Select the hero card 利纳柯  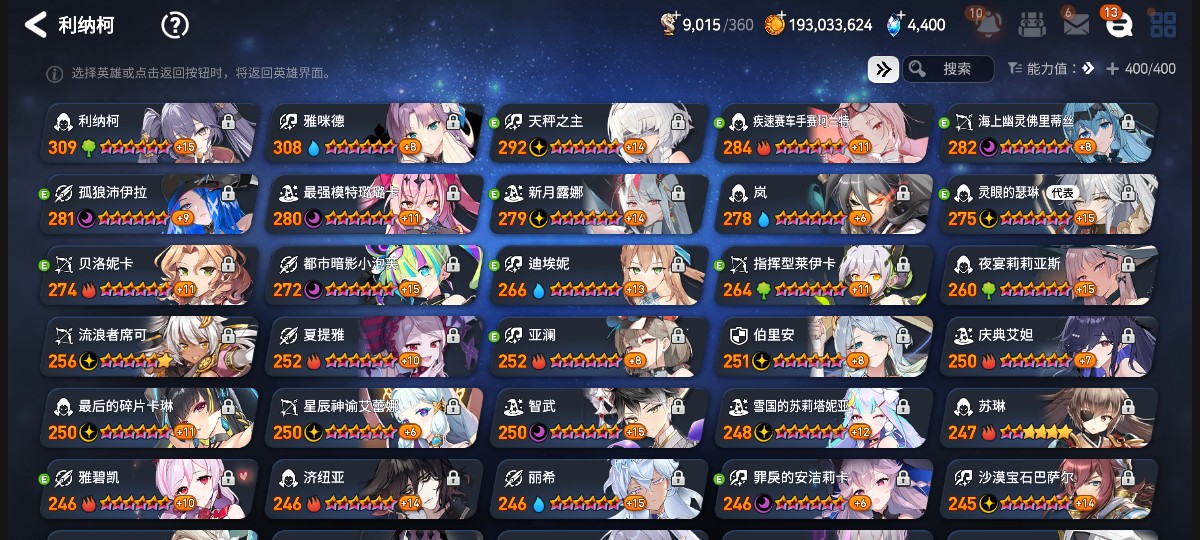pos(150,133)
